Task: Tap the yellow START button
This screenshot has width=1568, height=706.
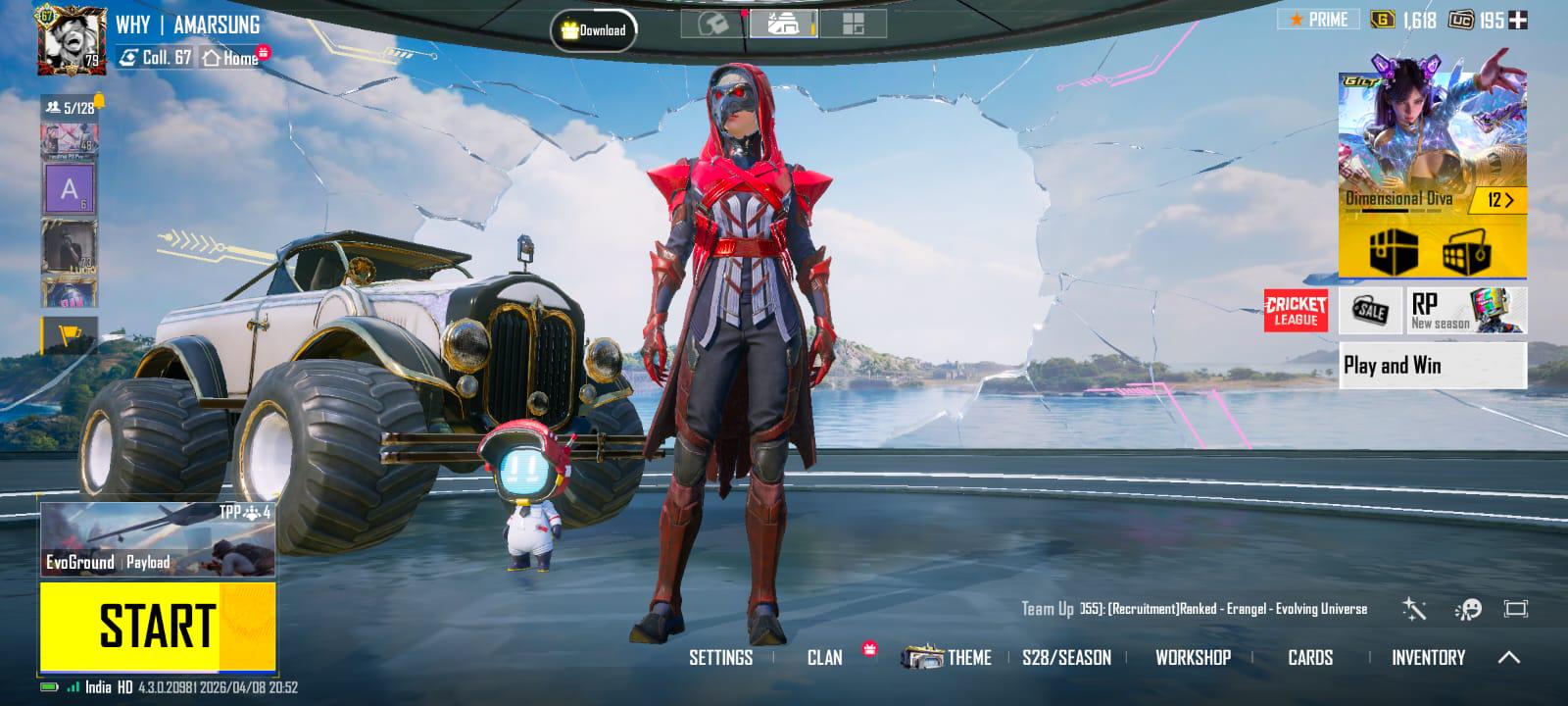Action: tap(157, 626)
